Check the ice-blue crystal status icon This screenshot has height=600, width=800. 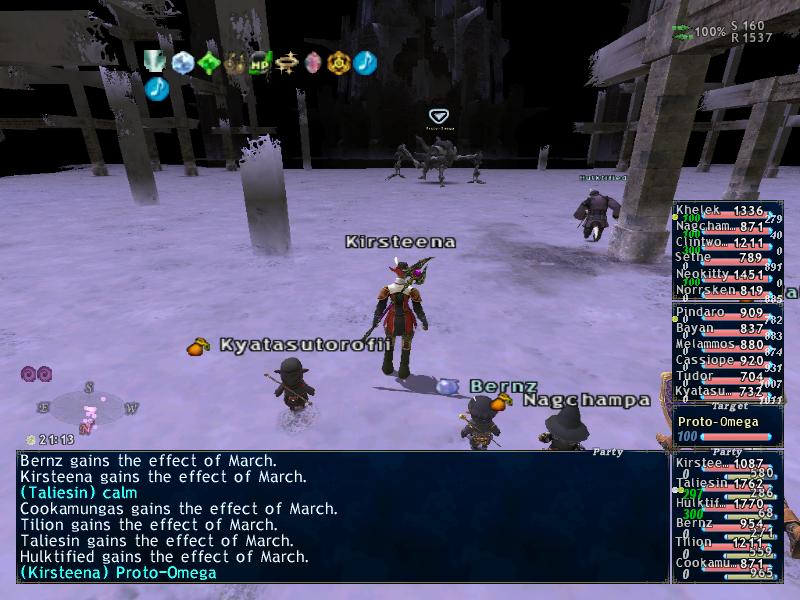[x=182, y=63]
